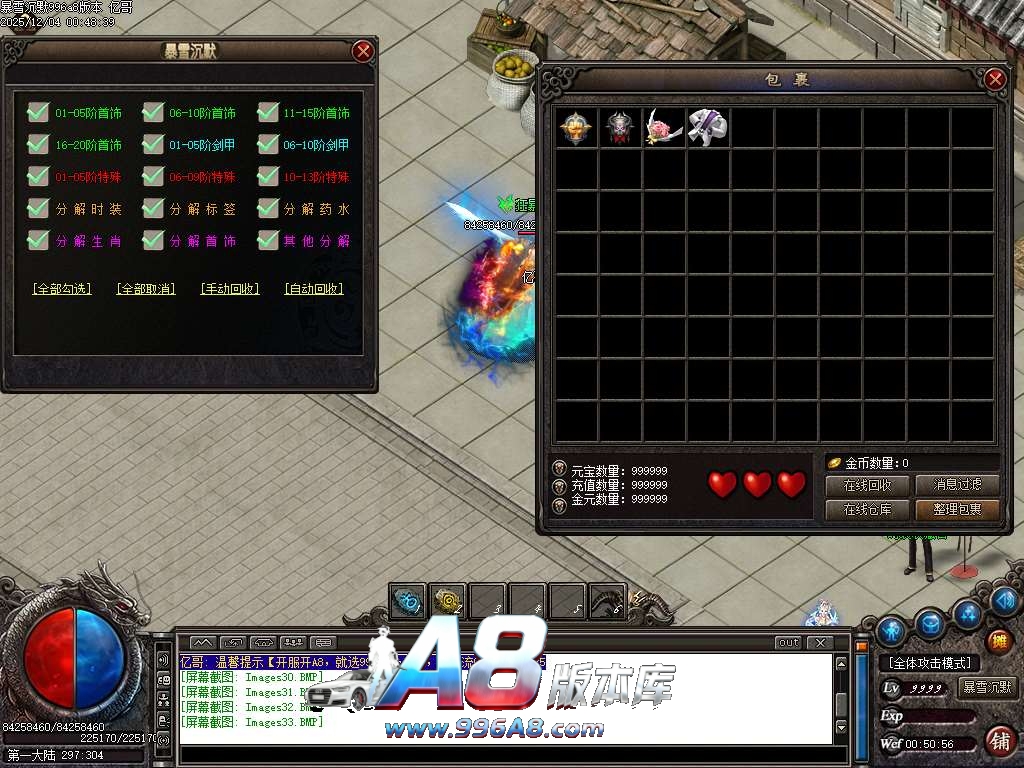
Task: Sort the bag with 整理包裹
Action: pyautogui.click(x=958, y=510)
